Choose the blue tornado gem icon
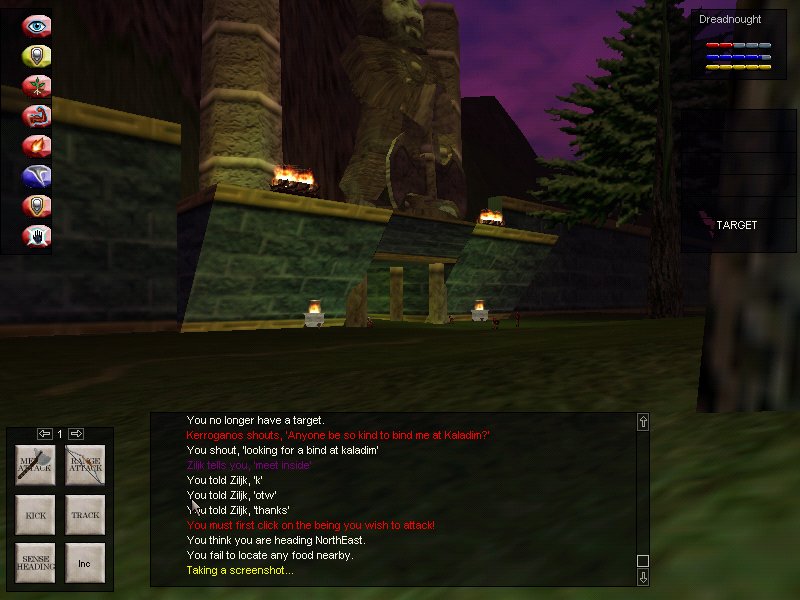This screenshot has height=600, width=800. 37,176
